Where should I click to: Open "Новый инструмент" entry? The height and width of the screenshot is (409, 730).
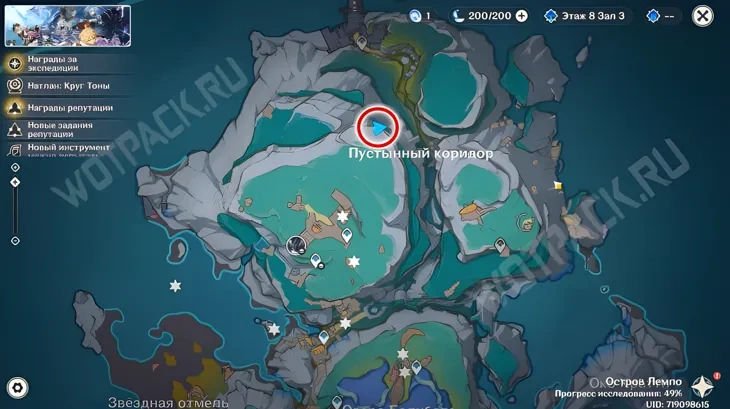(x=58, y=149)
